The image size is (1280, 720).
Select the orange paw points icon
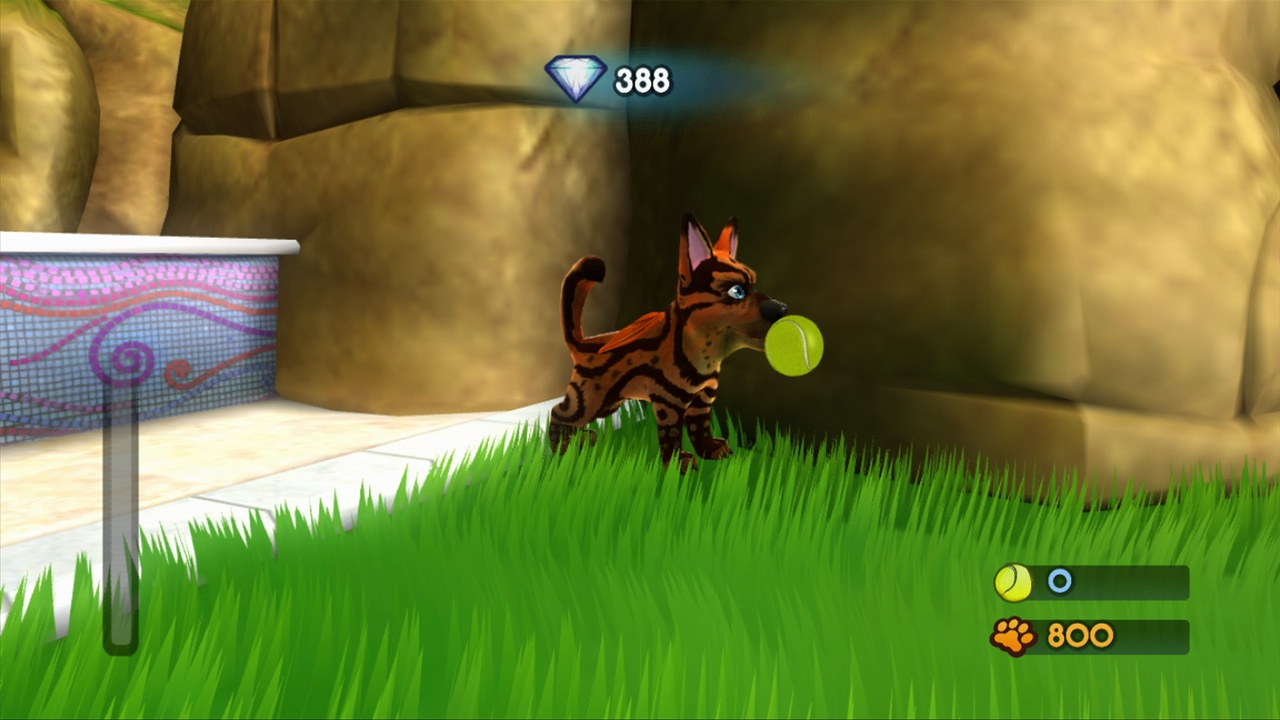(1013, 637)
